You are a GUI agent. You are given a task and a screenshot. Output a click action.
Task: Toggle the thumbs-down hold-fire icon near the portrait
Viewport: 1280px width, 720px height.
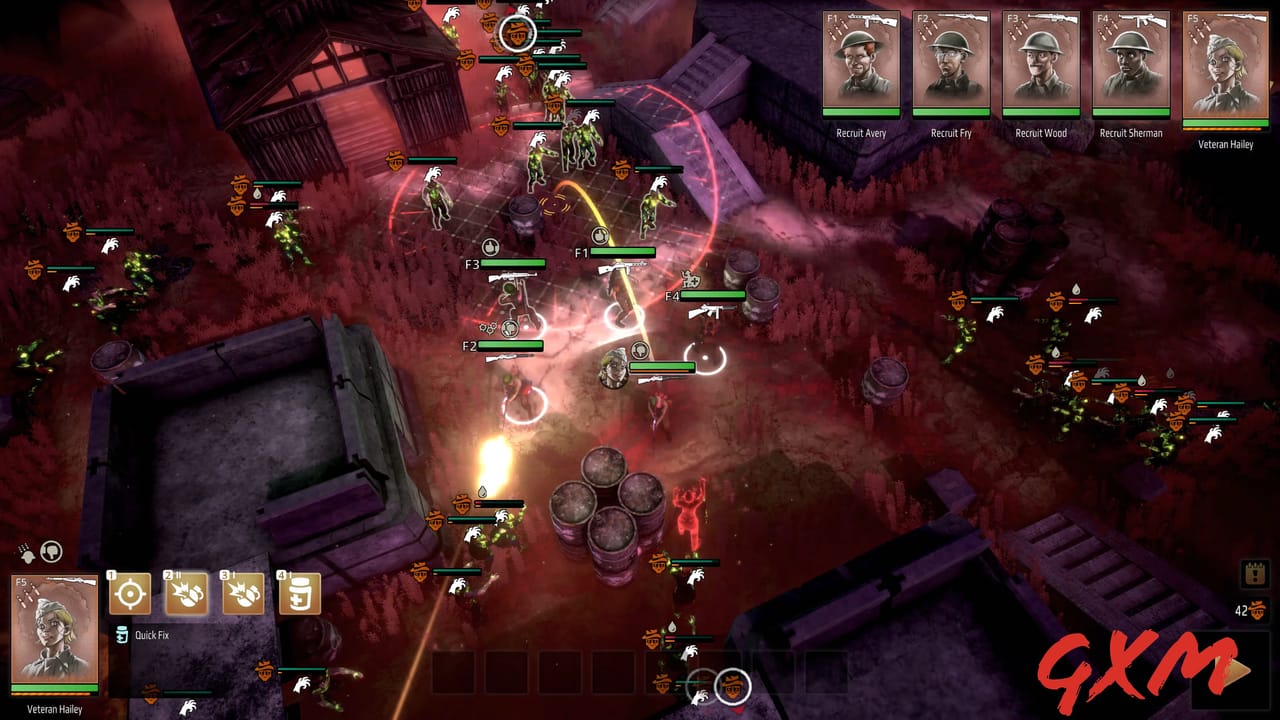[x=51, y=552]
